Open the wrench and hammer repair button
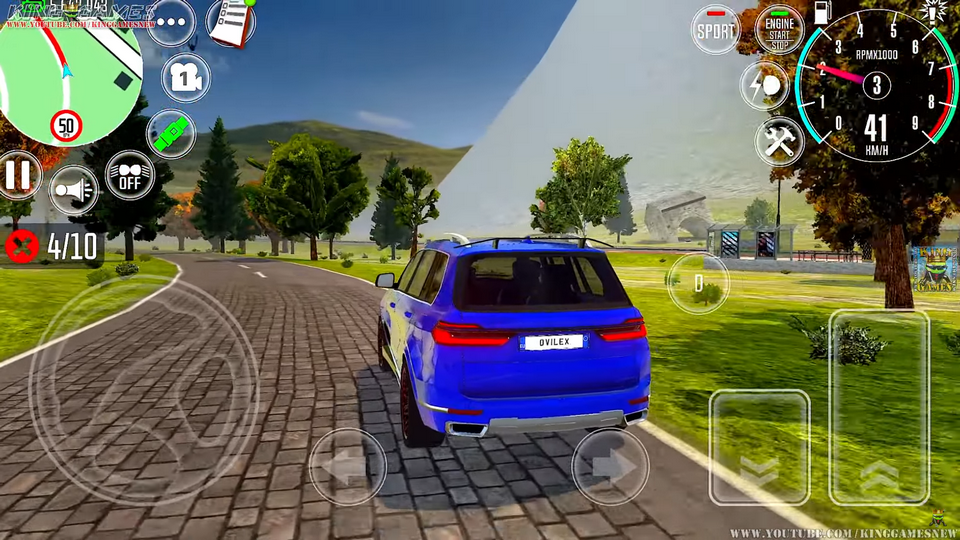 click(x=779, y=141)
